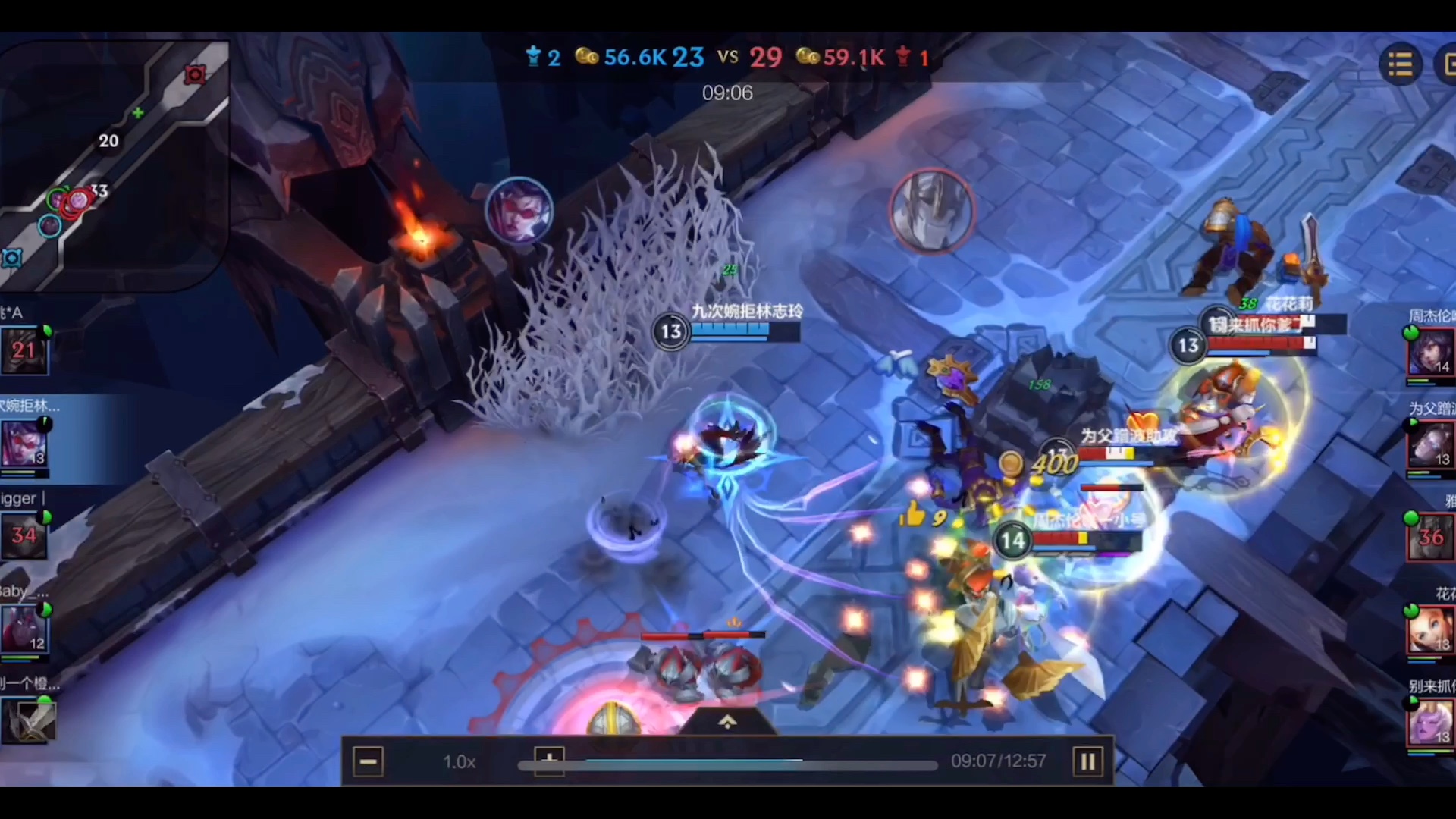The width and height of the screenshot is (1456, 819).
Task: Select the blue player portrait with respawn timer 34
Action: [x=24, y=536]
